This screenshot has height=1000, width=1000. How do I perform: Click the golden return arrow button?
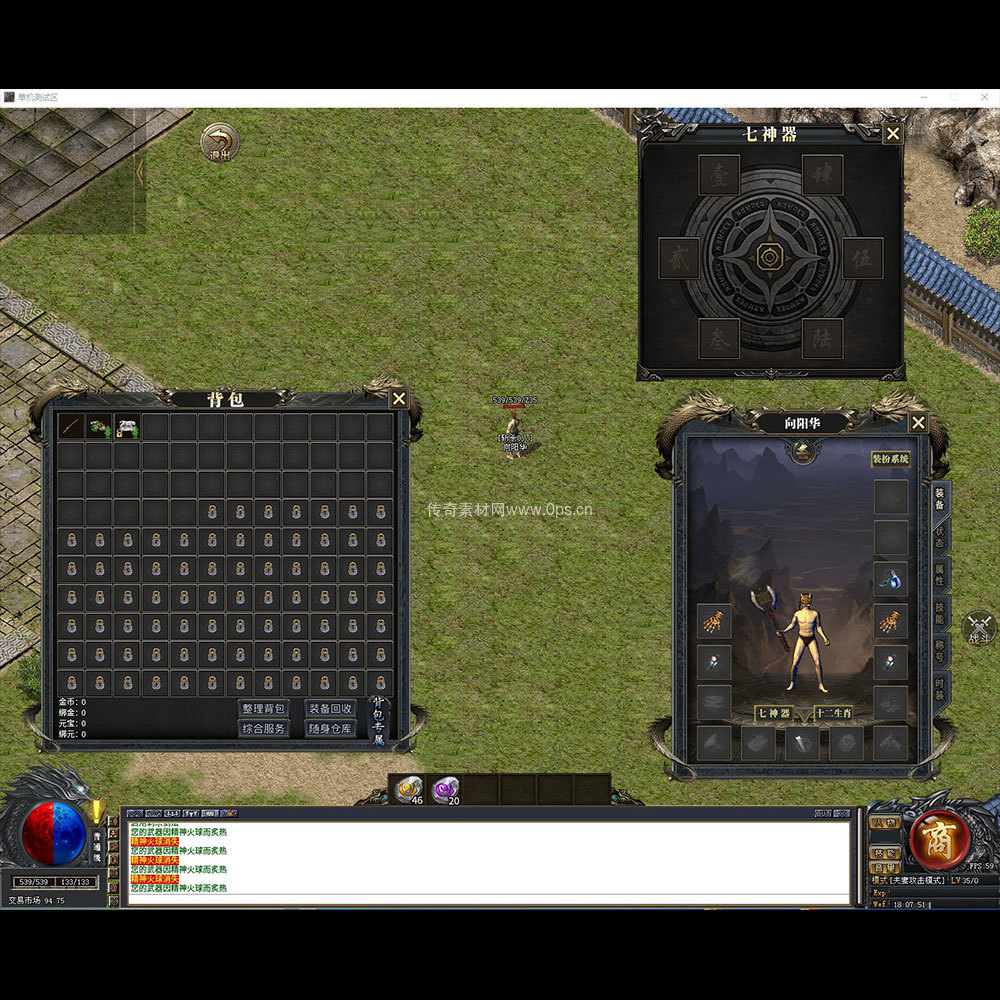[x=219, y=143]
